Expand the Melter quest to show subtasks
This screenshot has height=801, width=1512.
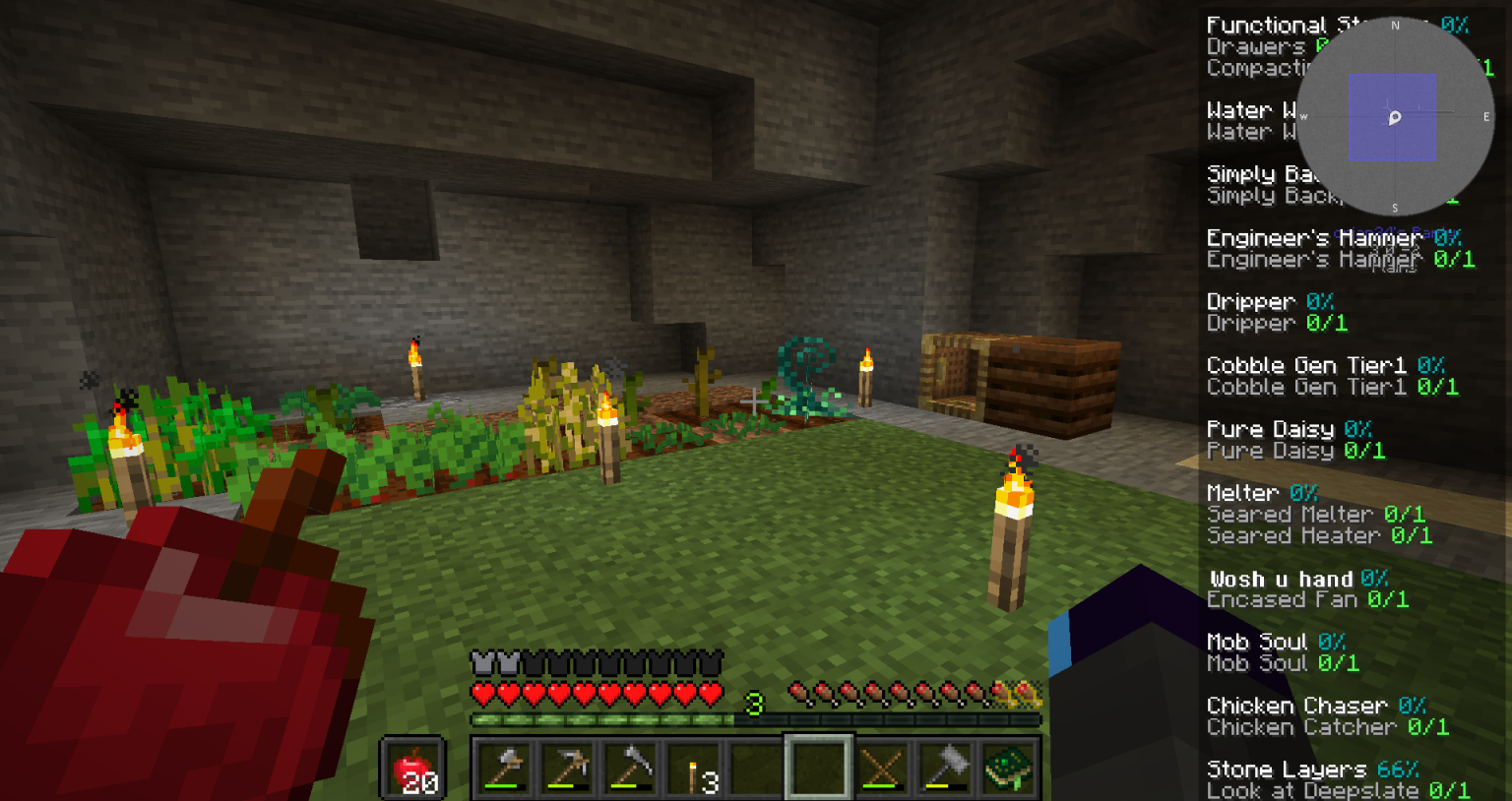coord(1241,492)
